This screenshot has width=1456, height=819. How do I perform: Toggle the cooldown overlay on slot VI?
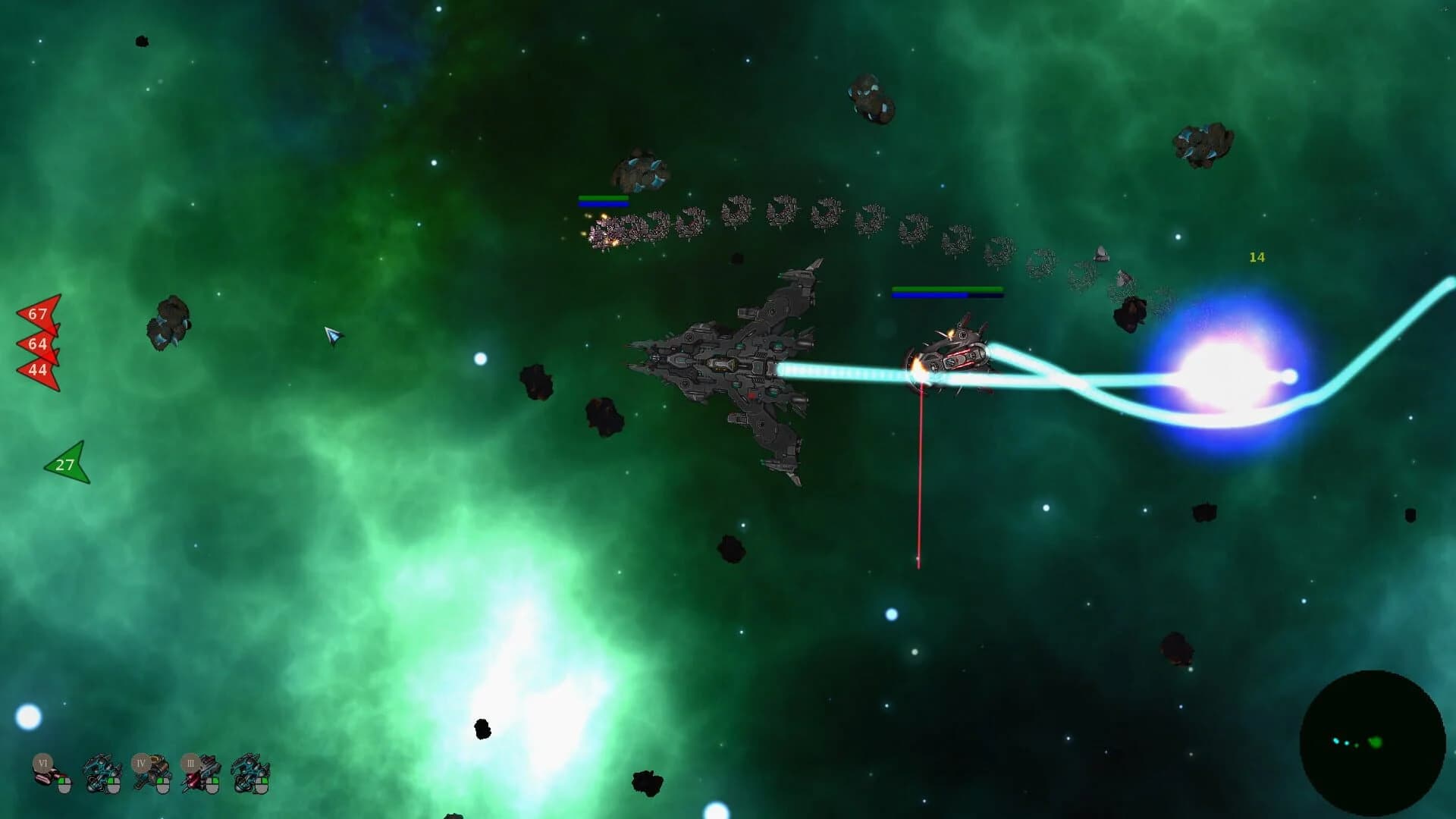point(42,763)
